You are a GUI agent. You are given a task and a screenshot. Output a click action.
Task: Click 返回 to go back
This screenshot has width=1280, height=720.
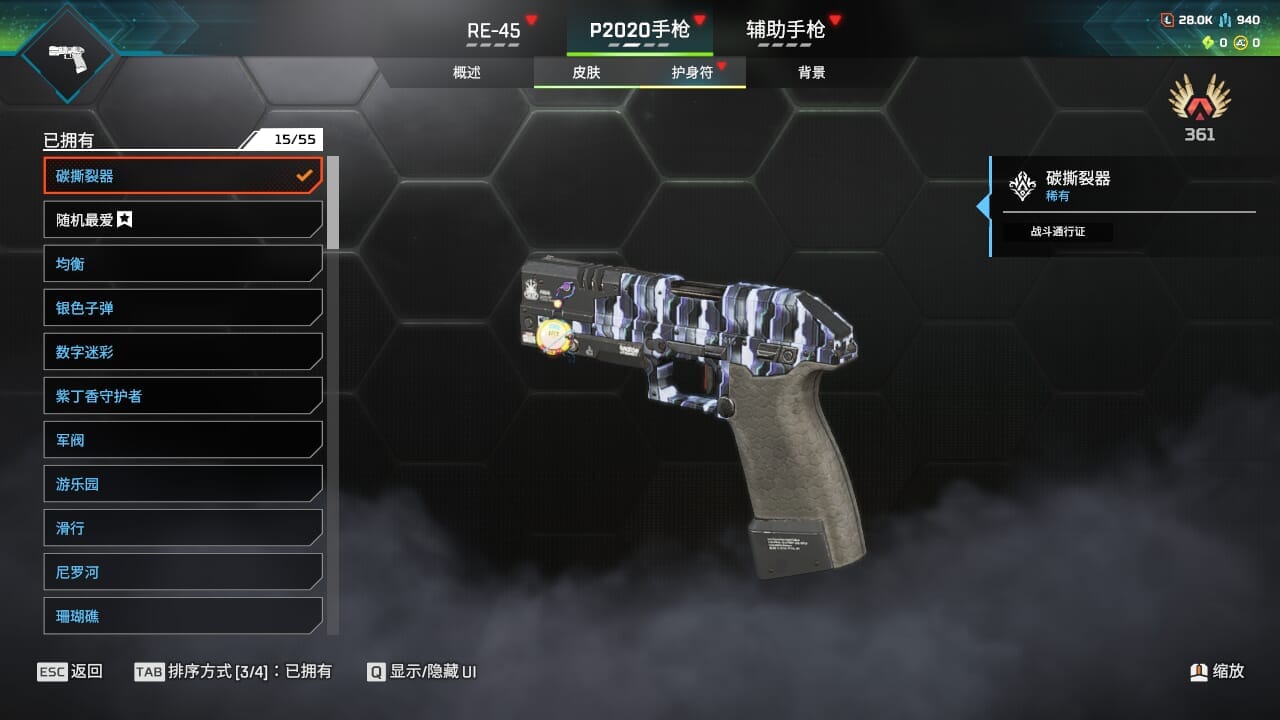click(x=70, y=671)
